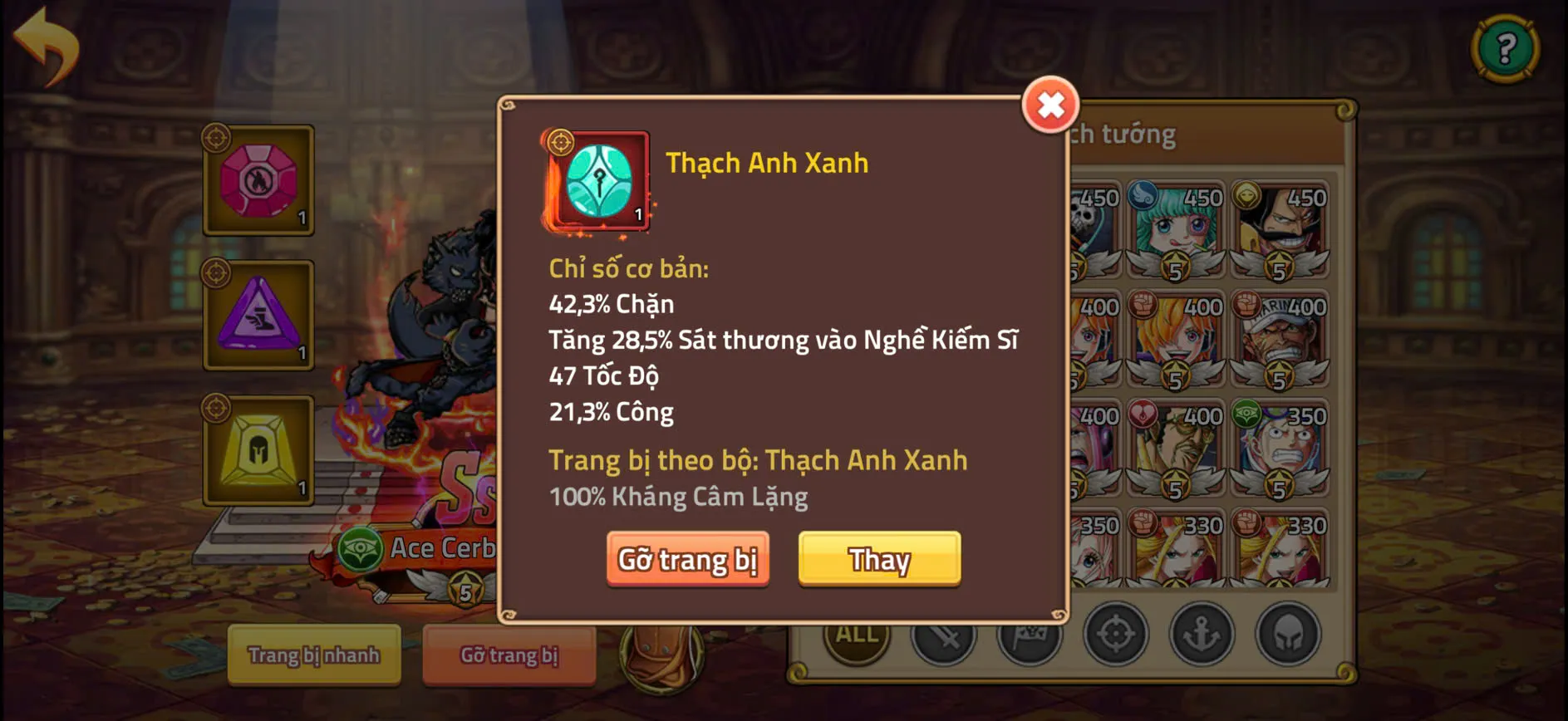1568x721 pixels.
Task: Click the Trang bị nhanh button
Action: point(314,655)
